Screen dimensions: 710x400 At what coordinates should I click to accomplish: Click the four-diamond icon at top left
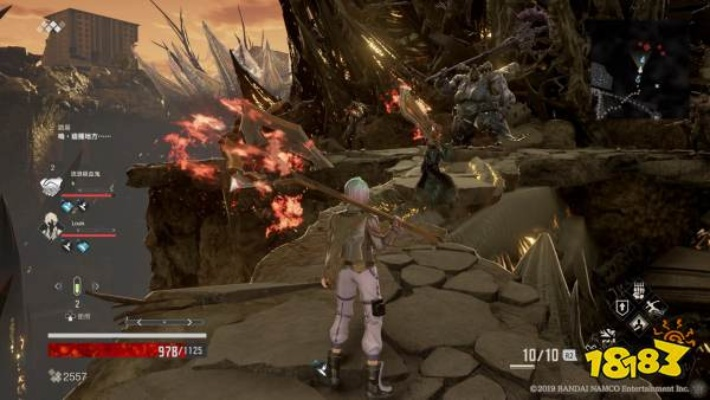(x=50, y=25)
